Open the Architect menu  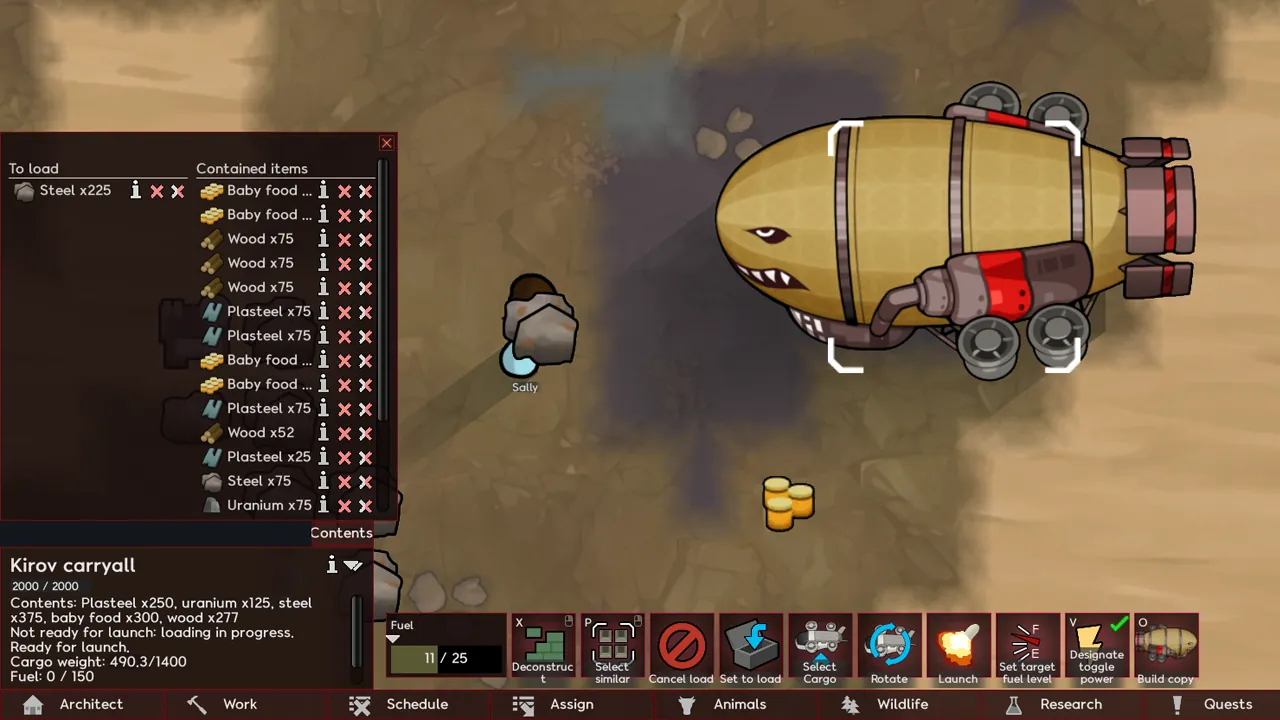coord(74,704)
